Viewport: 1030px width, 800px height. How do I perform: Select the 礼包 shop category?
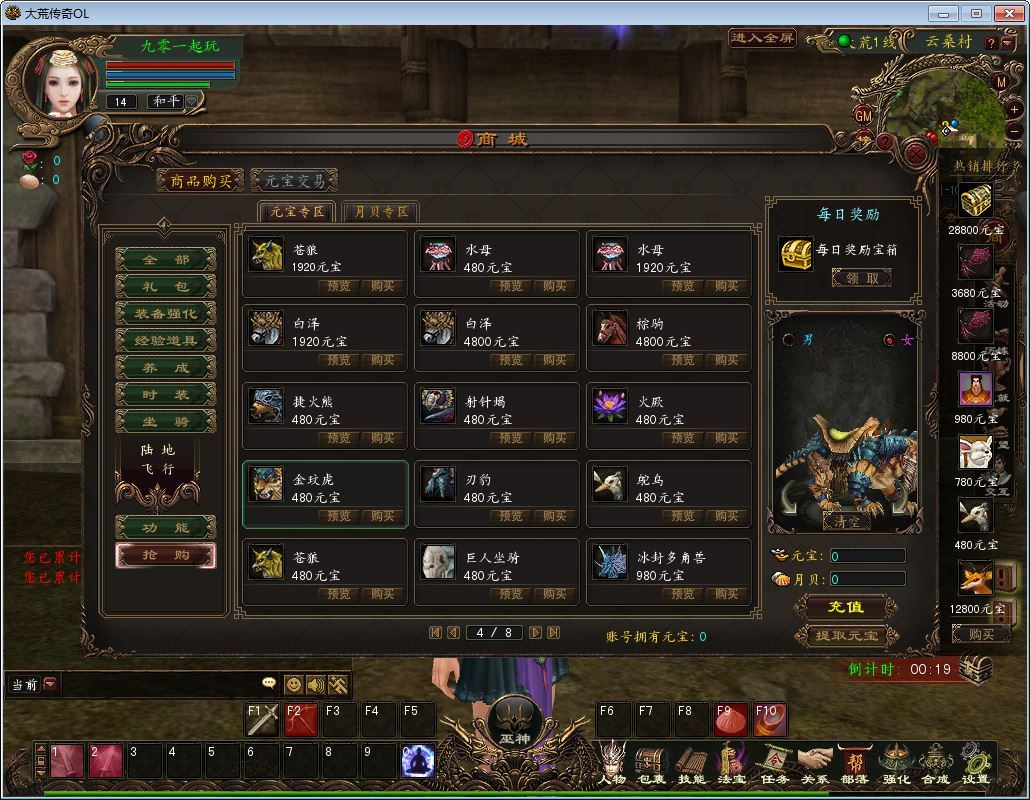[x=166, y=287]
